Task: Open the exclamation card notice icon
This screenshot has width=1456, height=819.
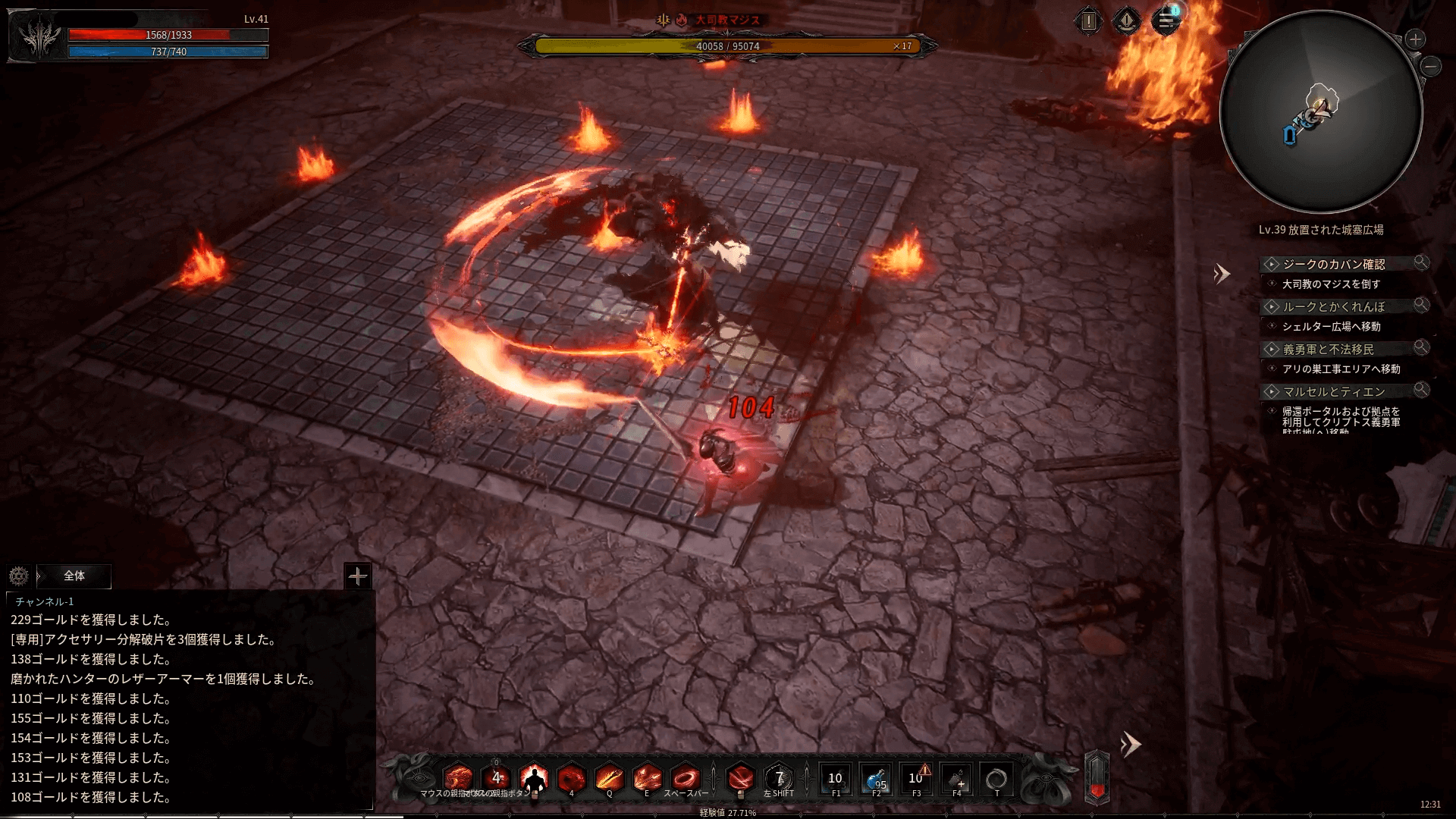Action: (1088, 21)
